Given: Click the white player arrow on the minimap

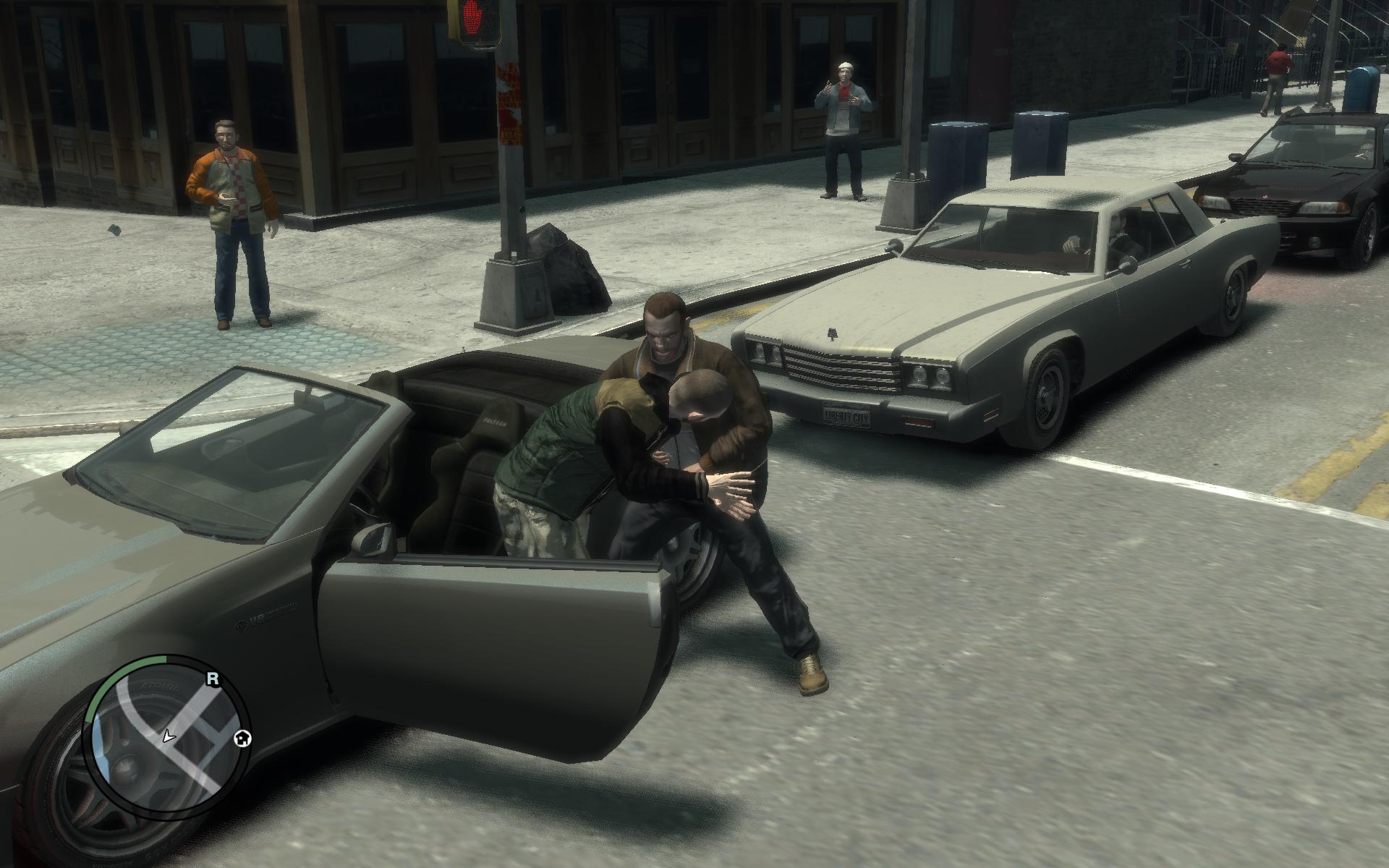Looking at the screenshot, I should coord(169,736).
